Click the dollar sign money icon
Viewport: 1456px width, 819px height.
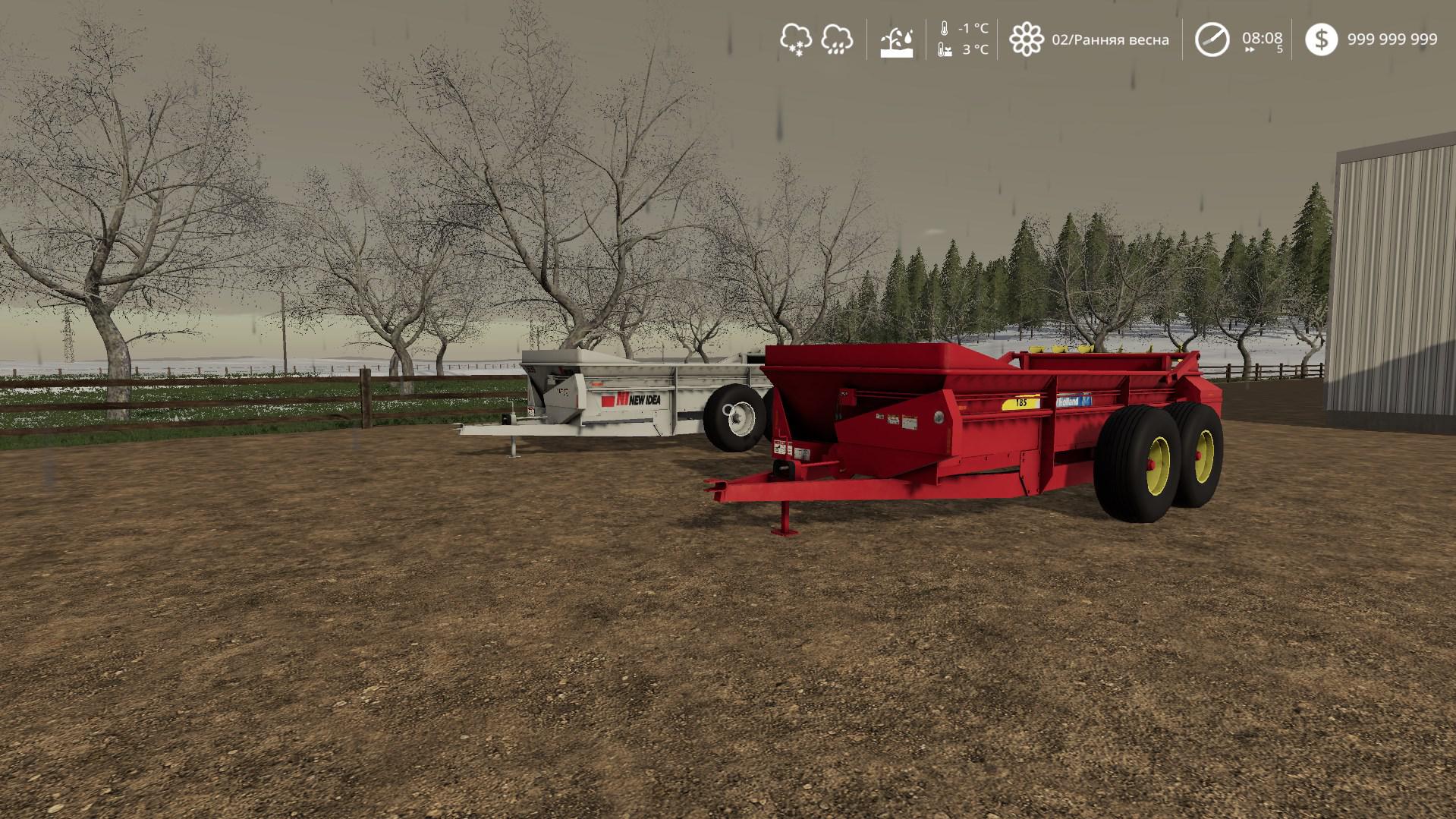1321,39
